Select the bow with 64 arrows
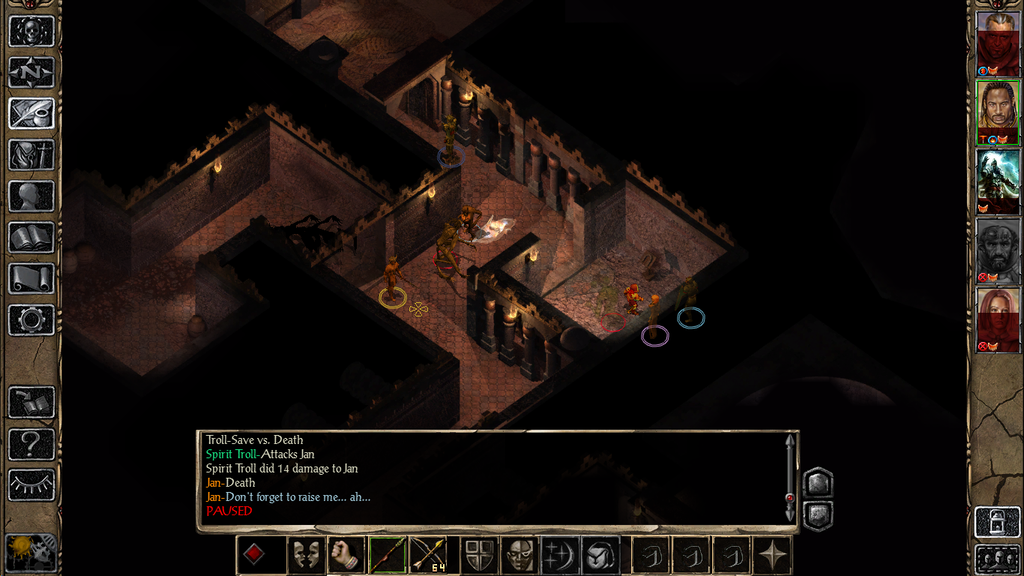Screen dimensions: 1024x576 pyautogui.click(x=429, y=555)
